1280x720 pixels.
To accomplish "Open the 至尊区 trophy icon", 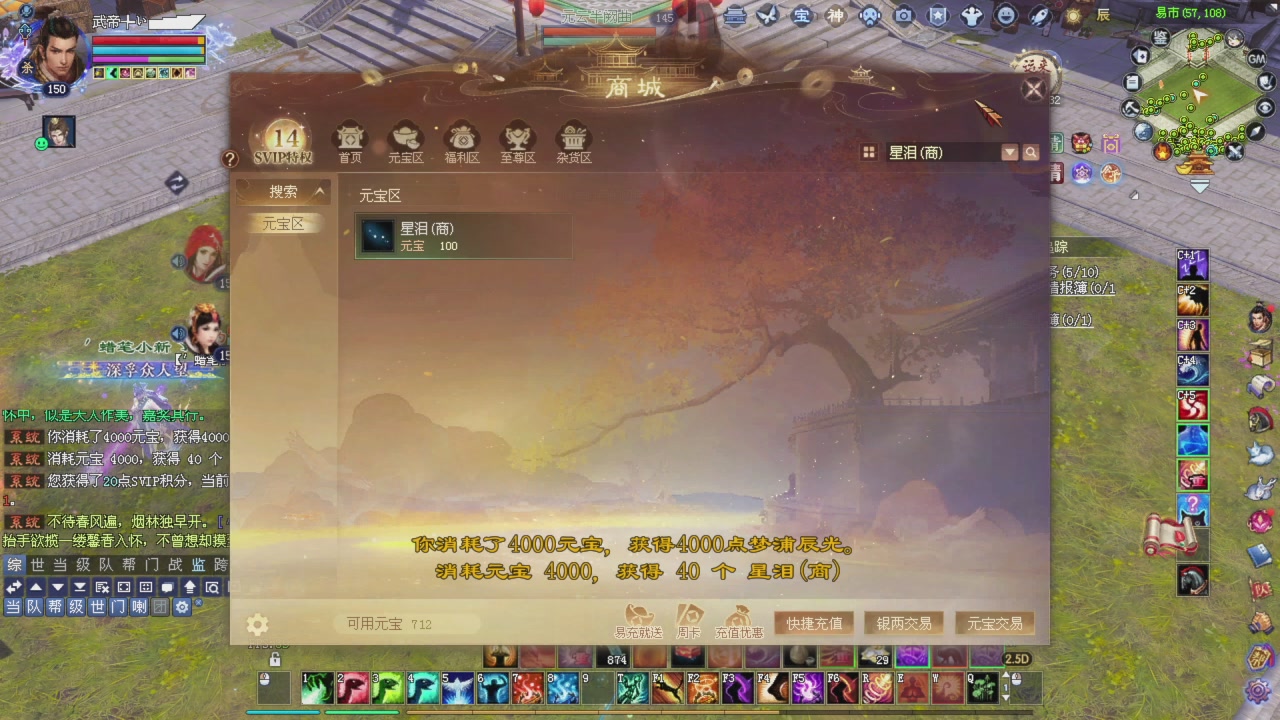I will coord(517,138).
